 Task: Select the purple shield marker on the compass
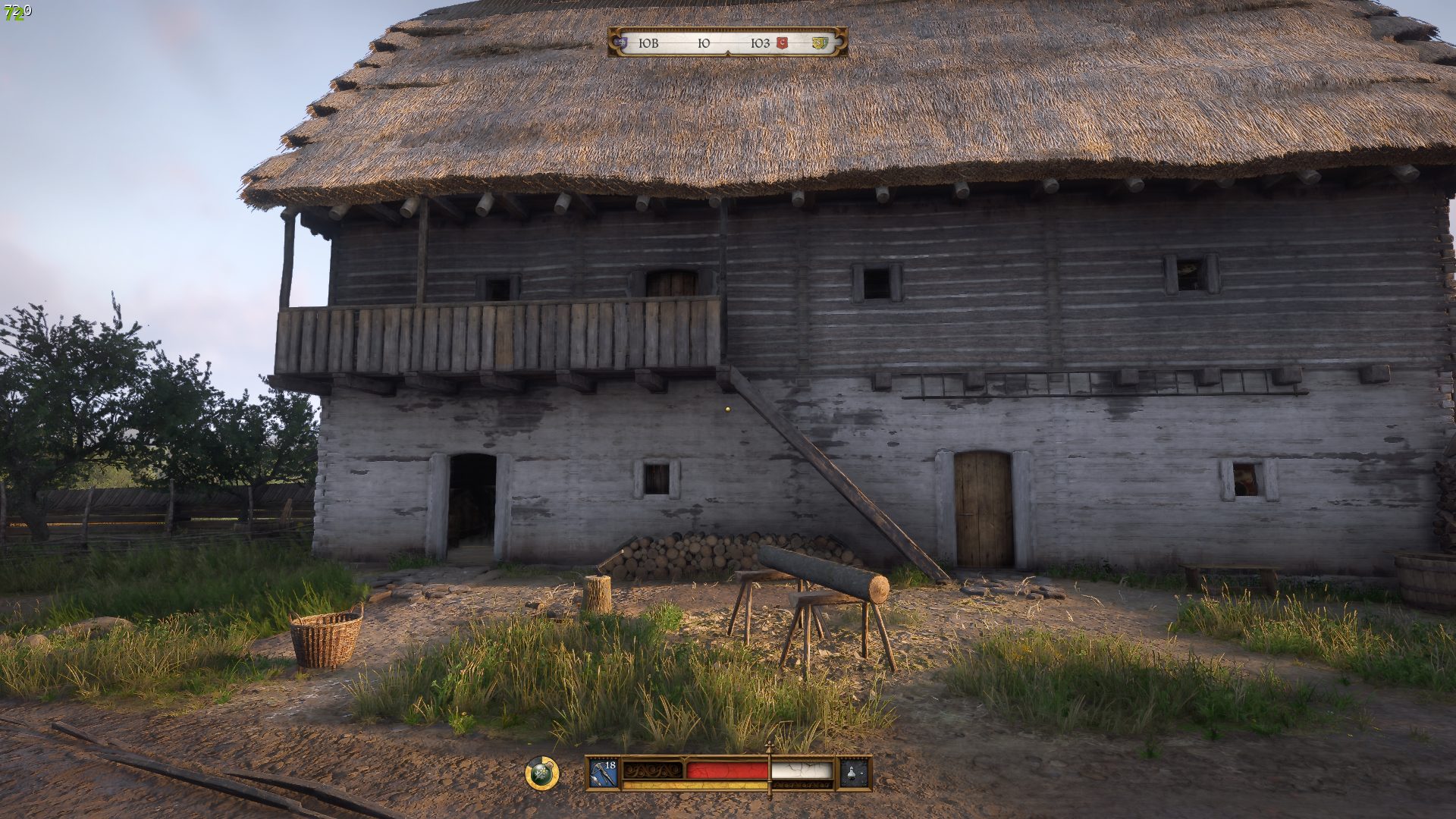pyautogui.click(x=623, y=43)
